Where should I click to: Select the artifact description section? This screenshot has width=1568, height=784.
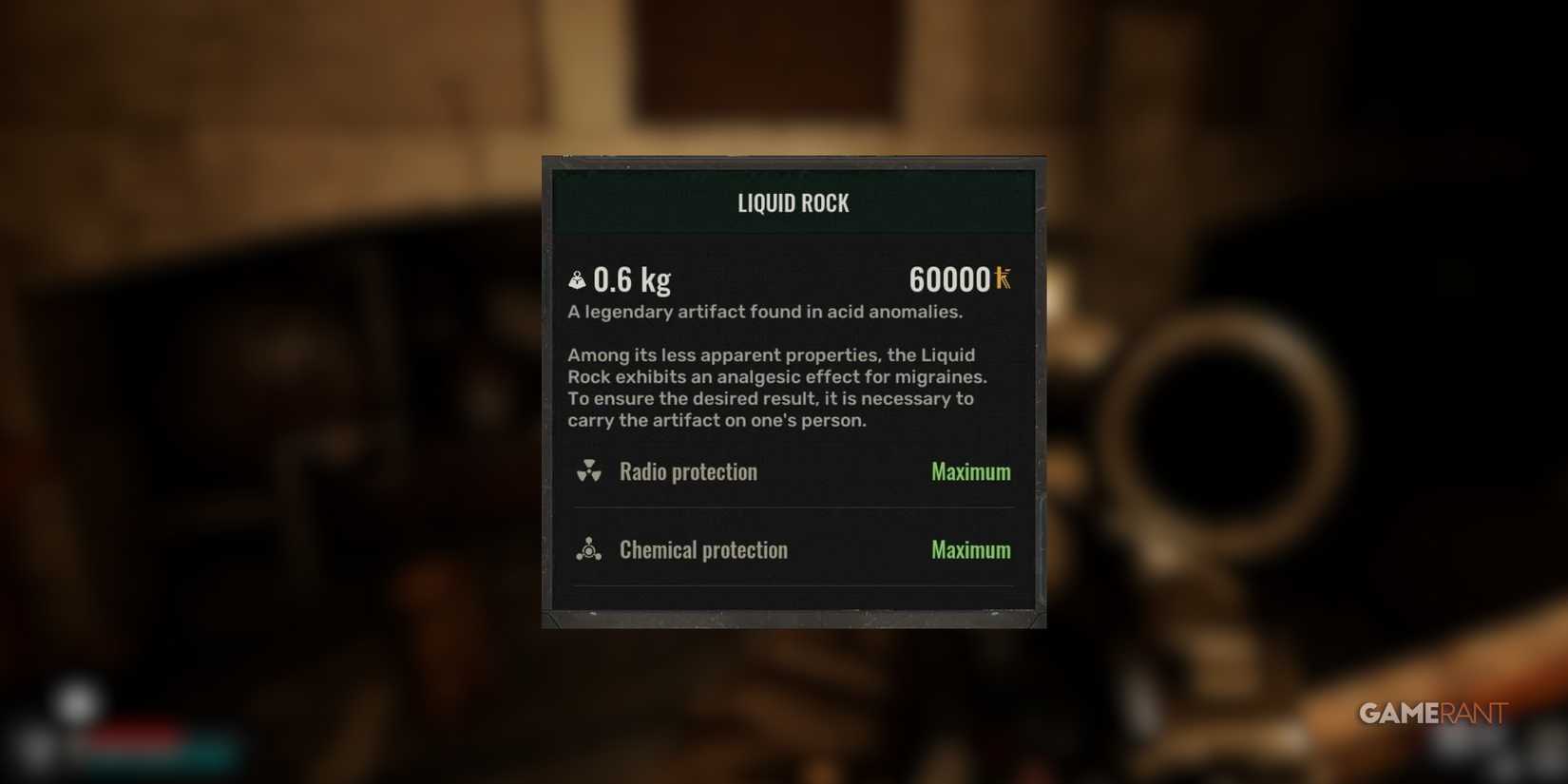coord(765,312)
